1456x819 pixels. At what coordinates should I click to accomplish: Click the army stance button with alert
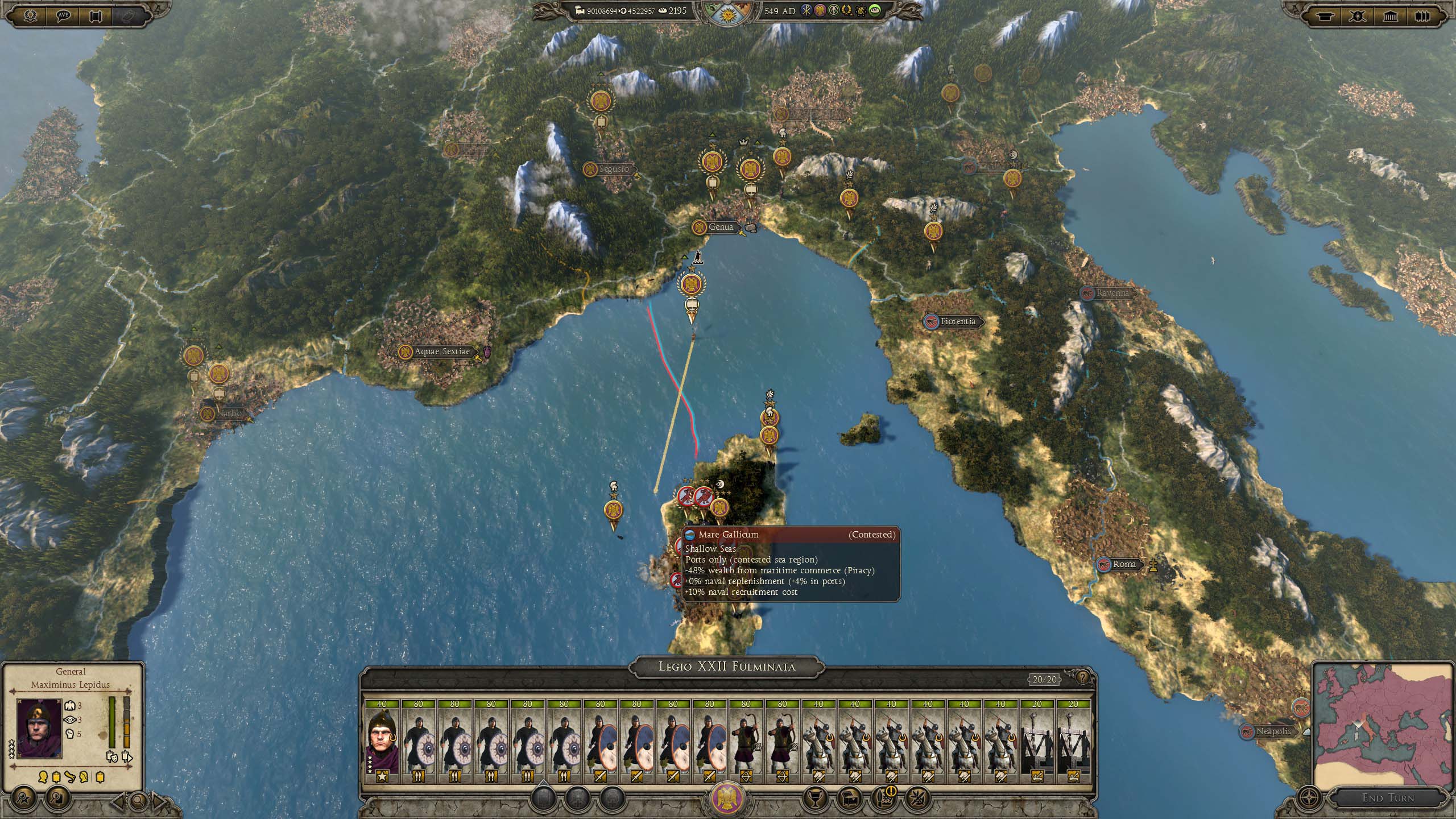coord(883,799)
